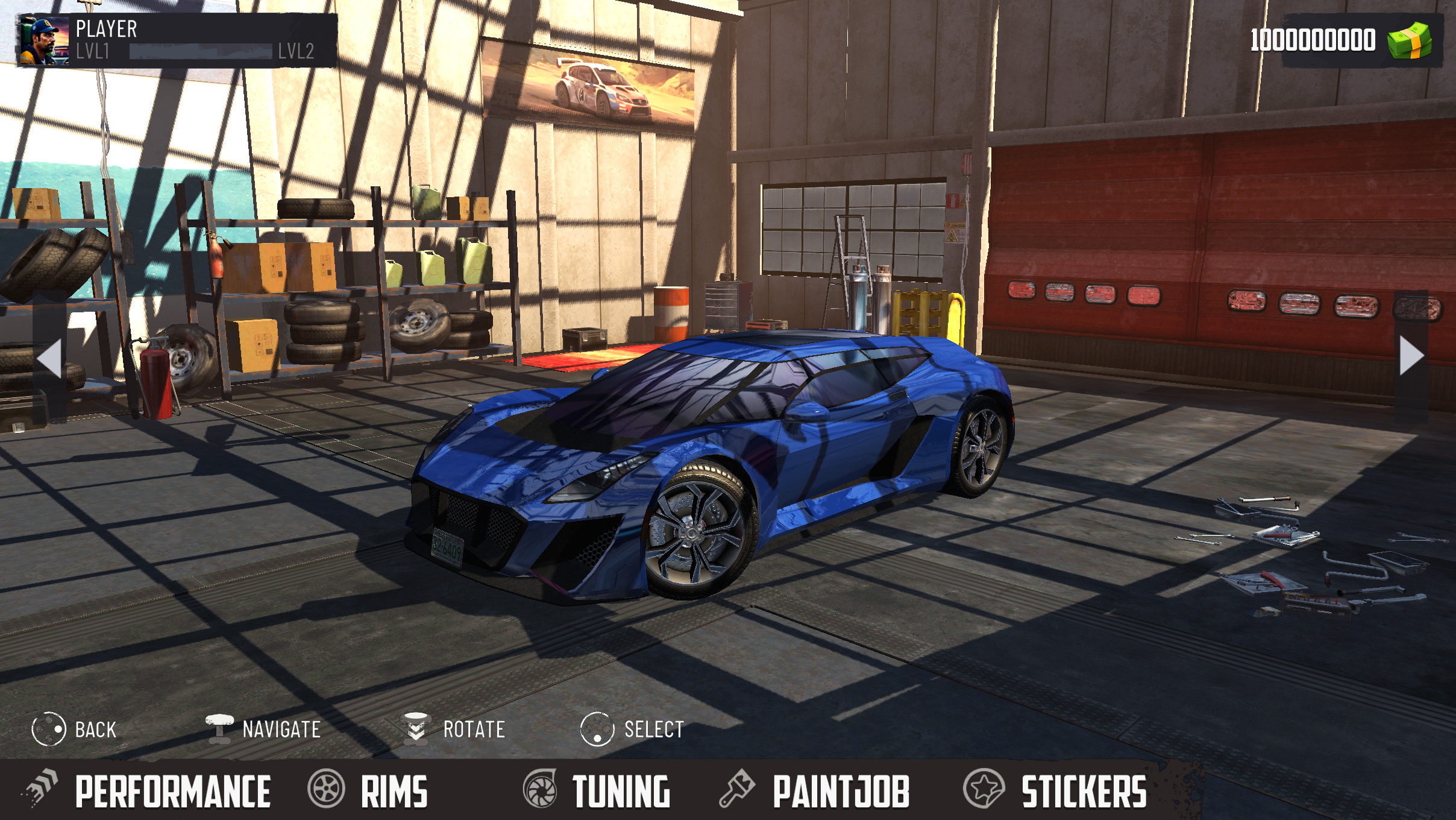
Task: Show the previous car with left arrow
Action: [49, 358]
